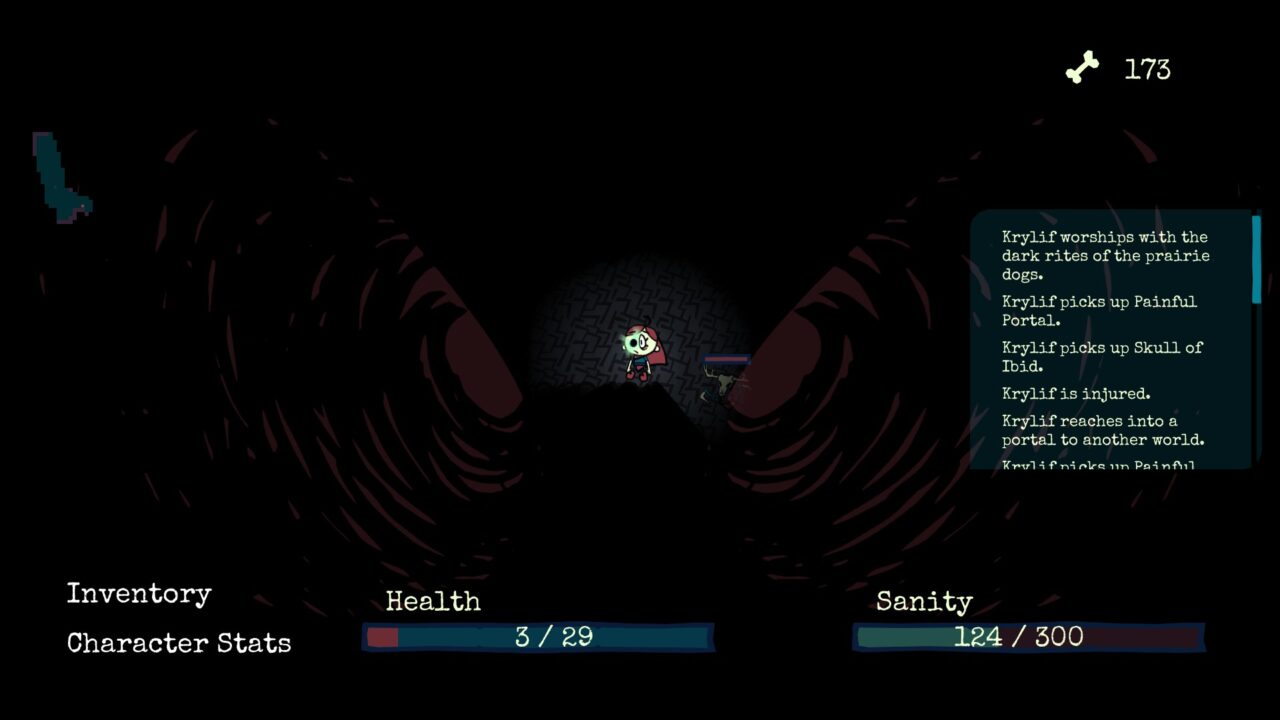Click the message log scrollbar

[1256, 260]
